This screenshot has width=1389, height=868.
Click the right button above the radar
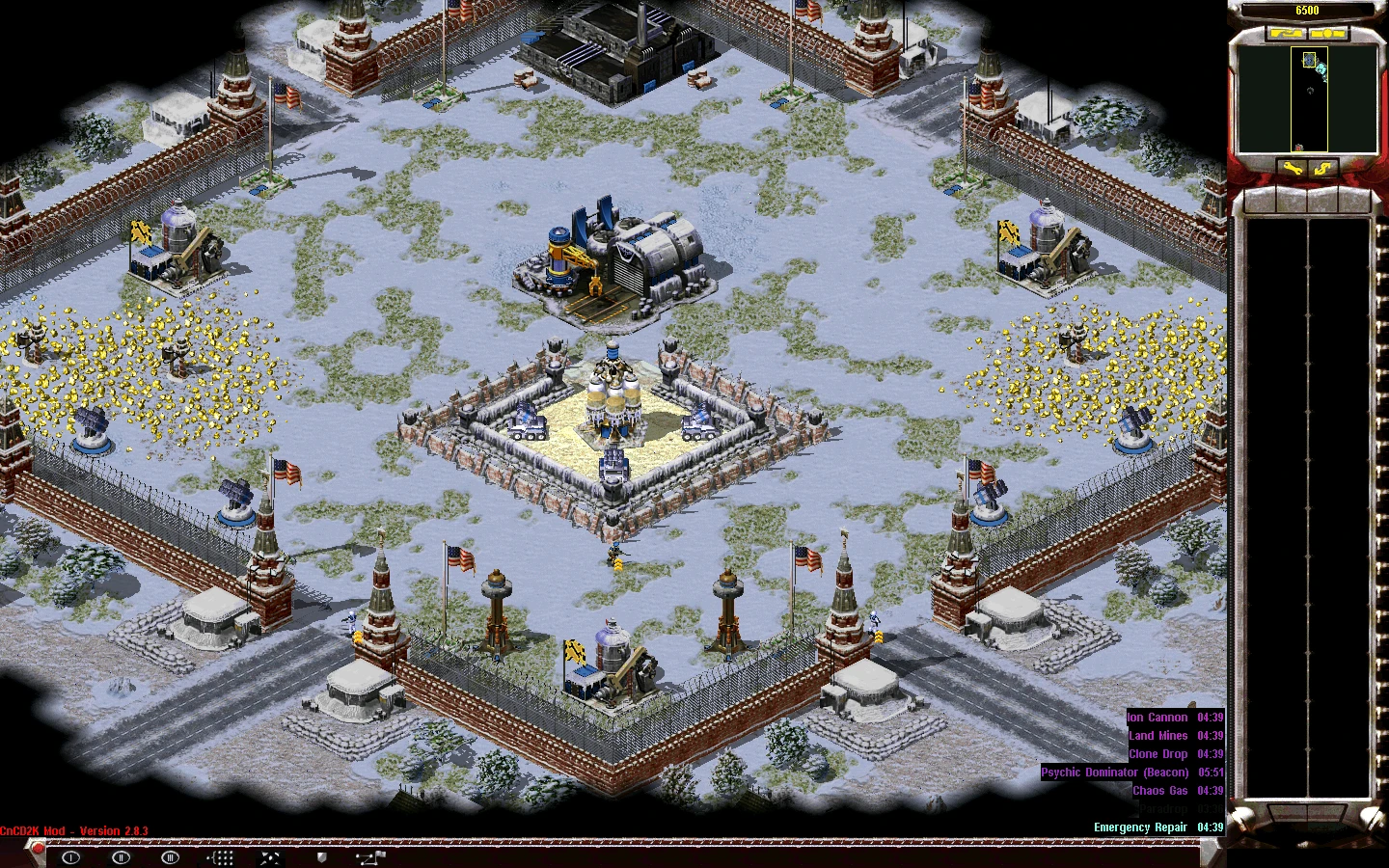tap(1329, 34)
